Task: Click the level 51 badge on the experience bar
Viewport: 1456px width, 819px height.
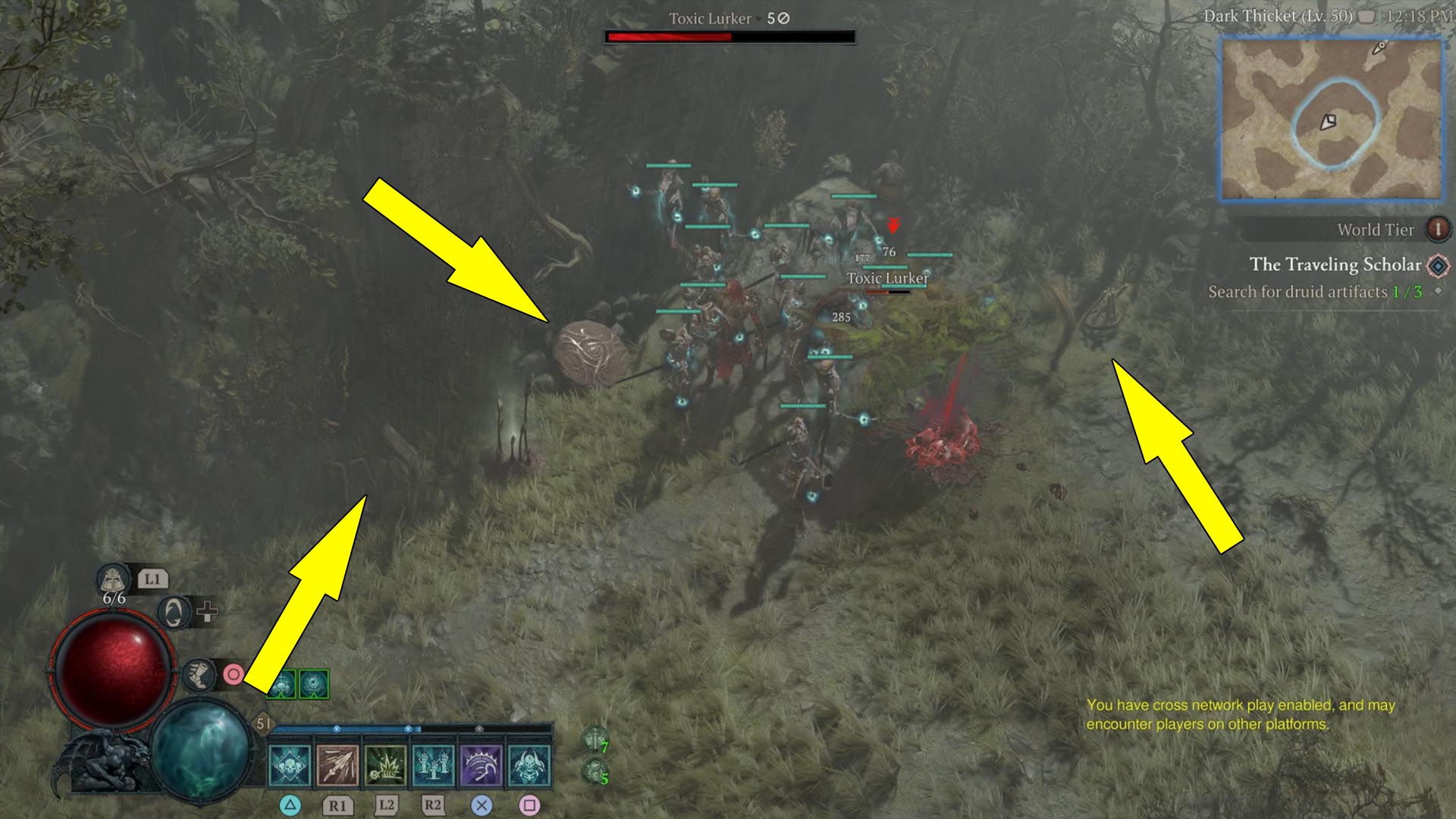Action: pyautogui.click(x=262, y=723)
